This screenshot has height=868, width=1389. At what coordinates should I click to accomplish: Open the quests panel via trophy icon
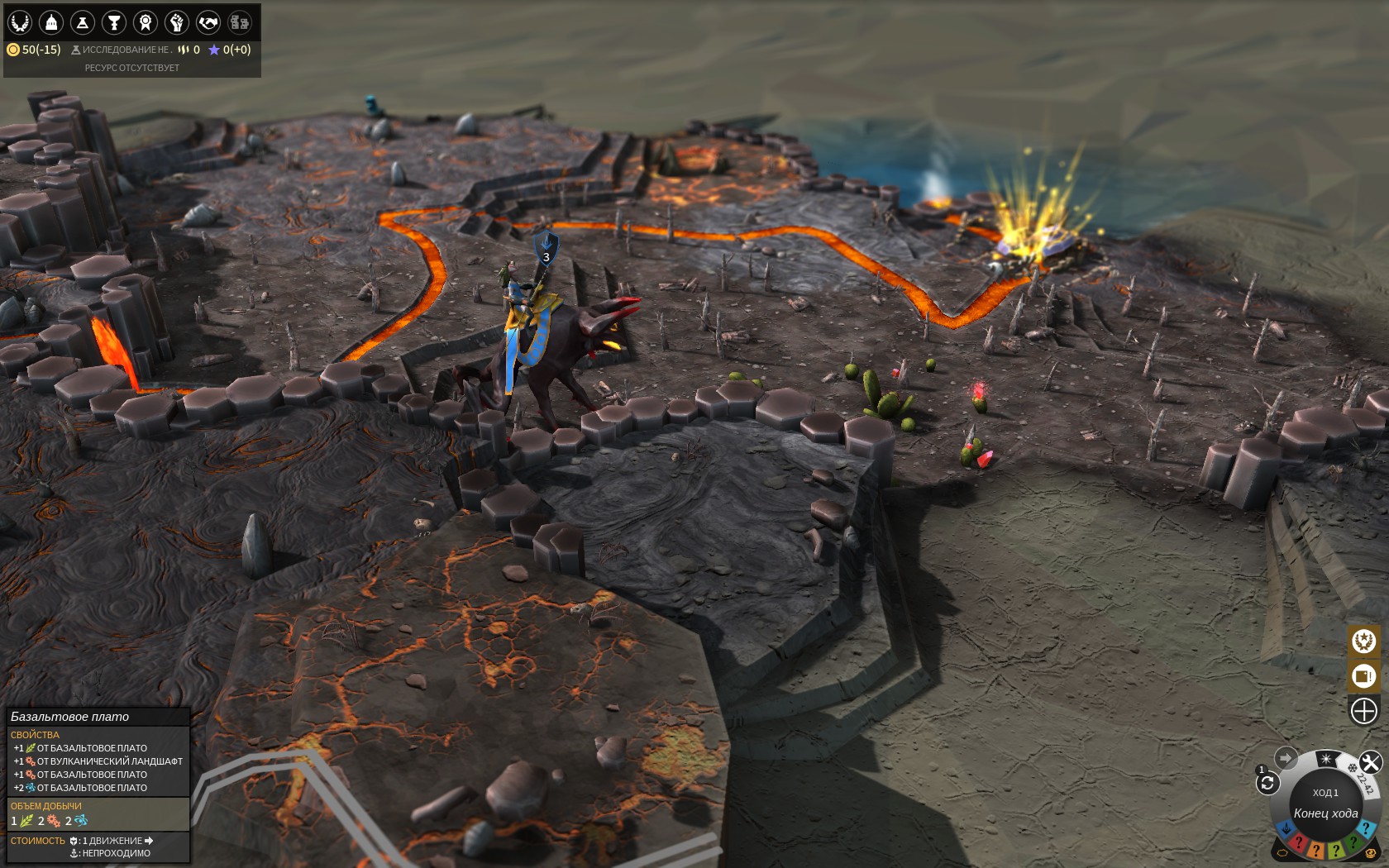[x=113, y=22]
